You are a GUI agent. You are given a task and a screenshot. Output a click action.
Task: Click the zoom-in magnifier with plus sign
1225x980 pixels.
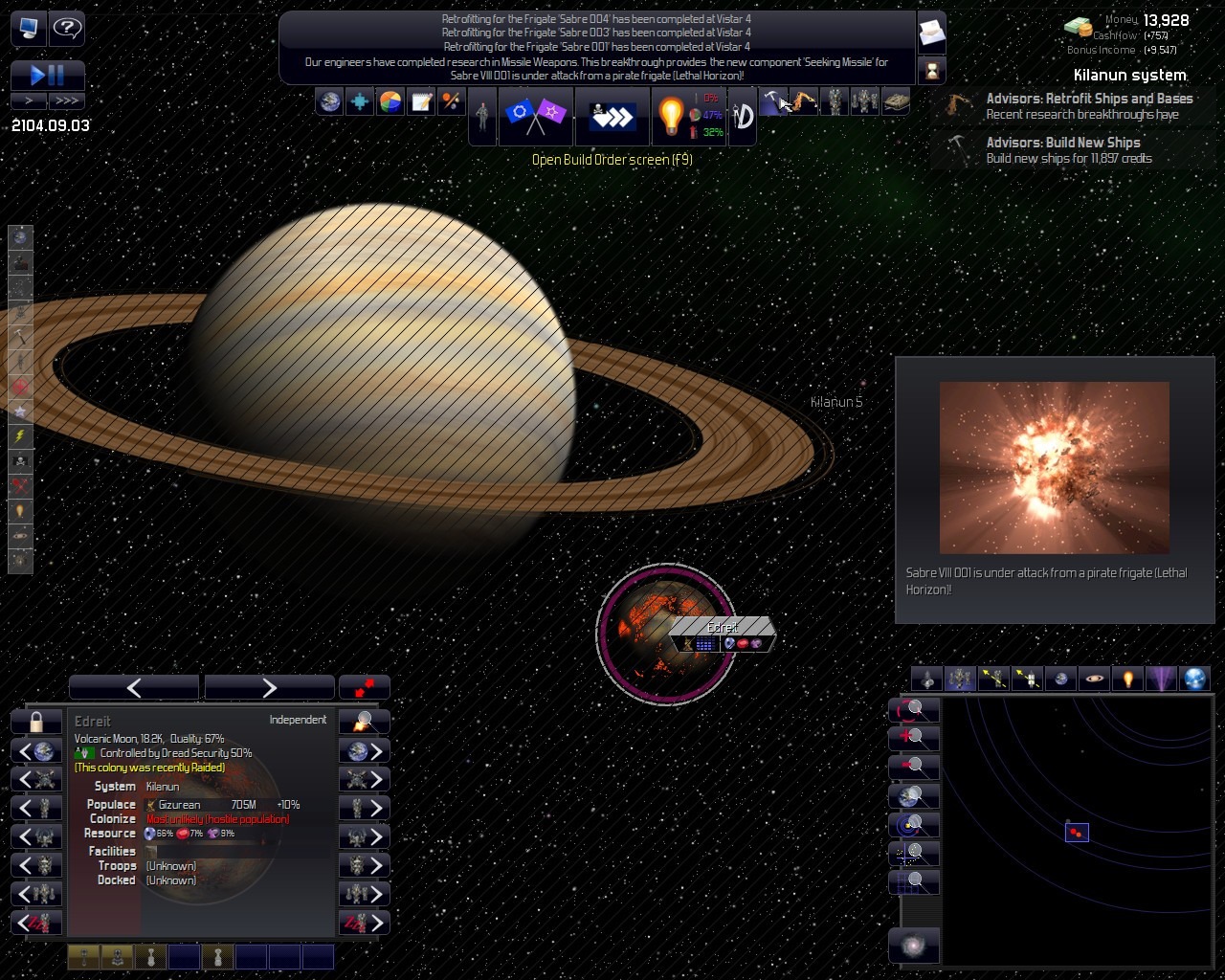[914, 738]
